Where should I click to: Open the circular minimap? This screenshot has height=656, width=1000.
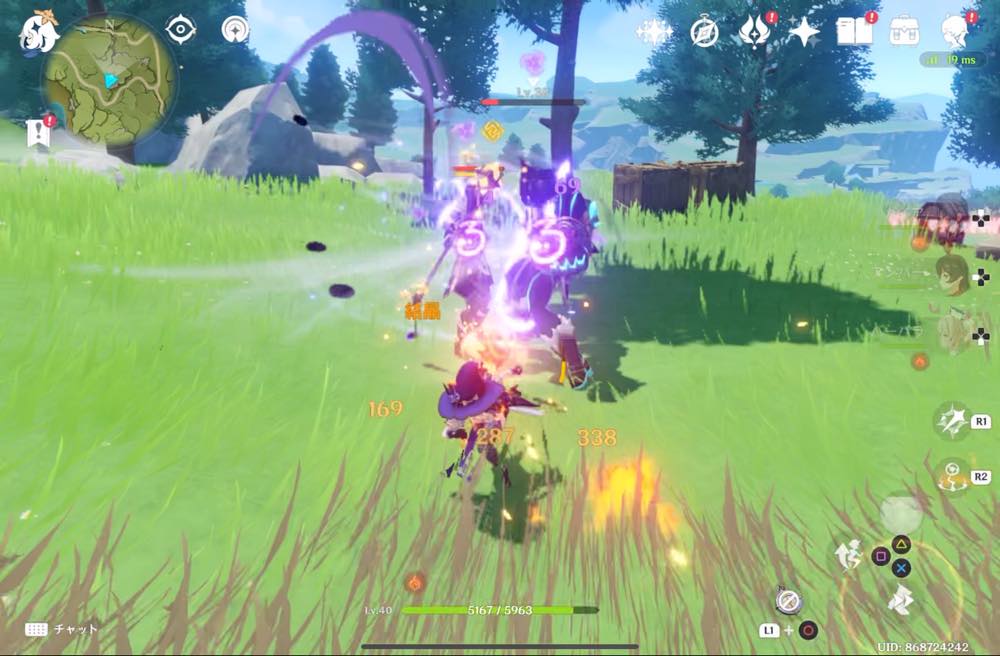(x=109, y=78)
